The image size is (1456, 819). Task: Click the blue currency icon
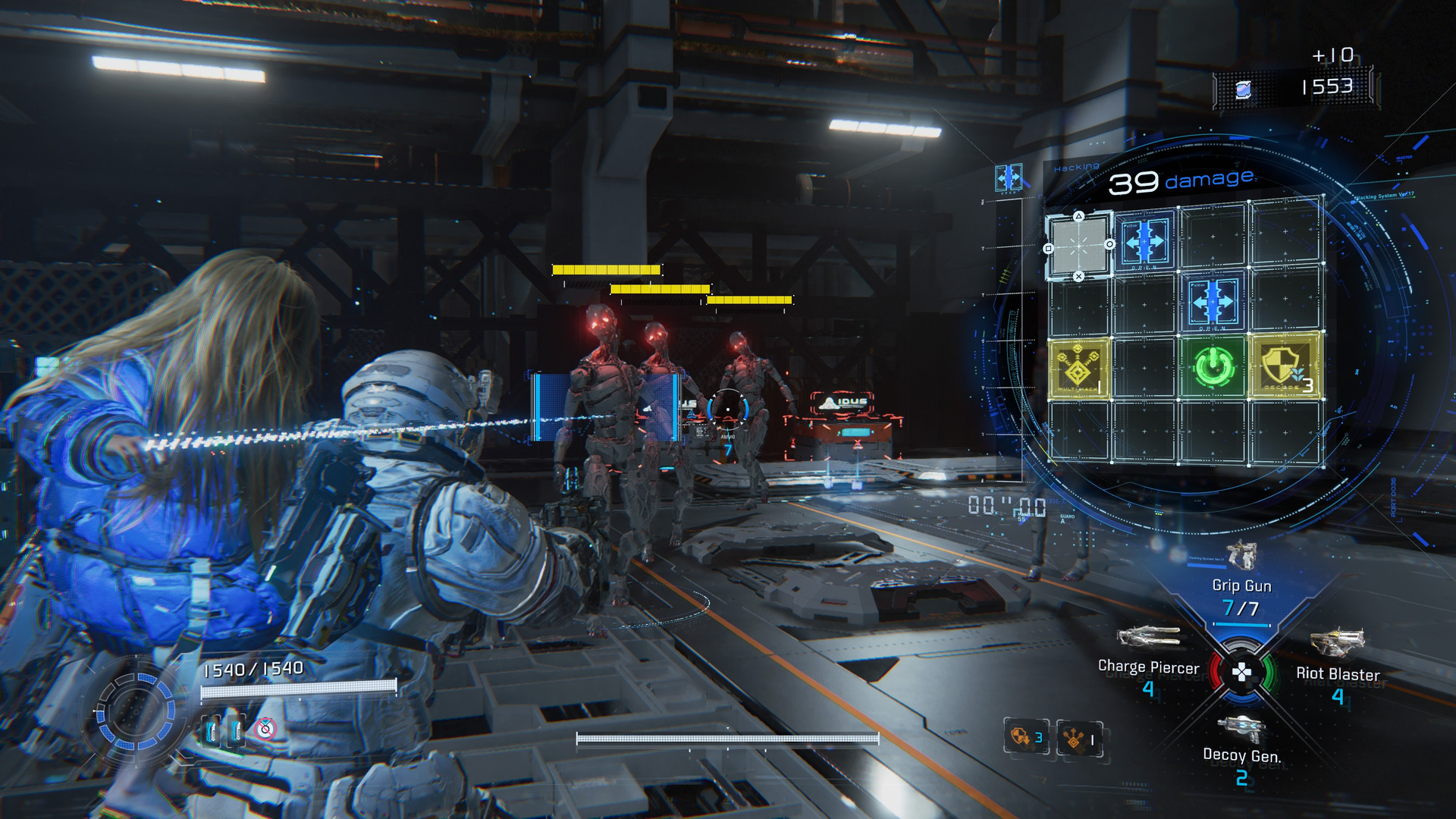point(1244,90)
